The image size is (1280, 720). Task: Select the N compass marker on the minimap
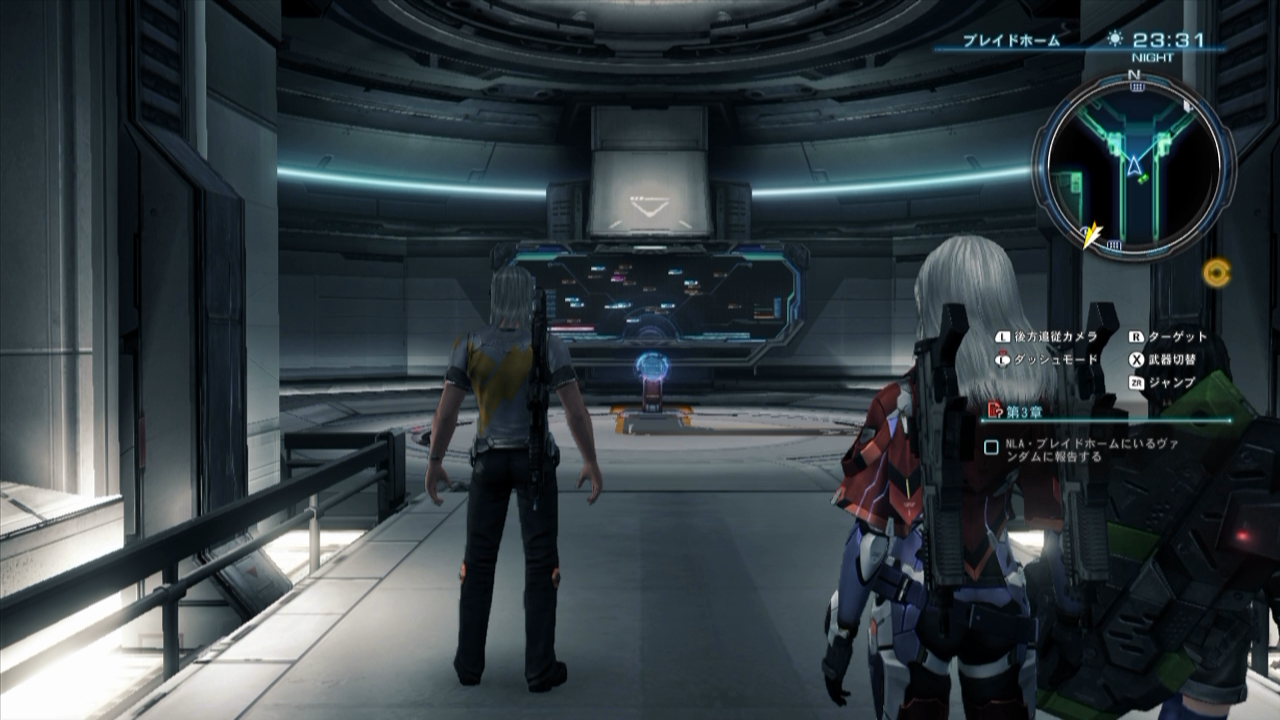[1133, 74]
